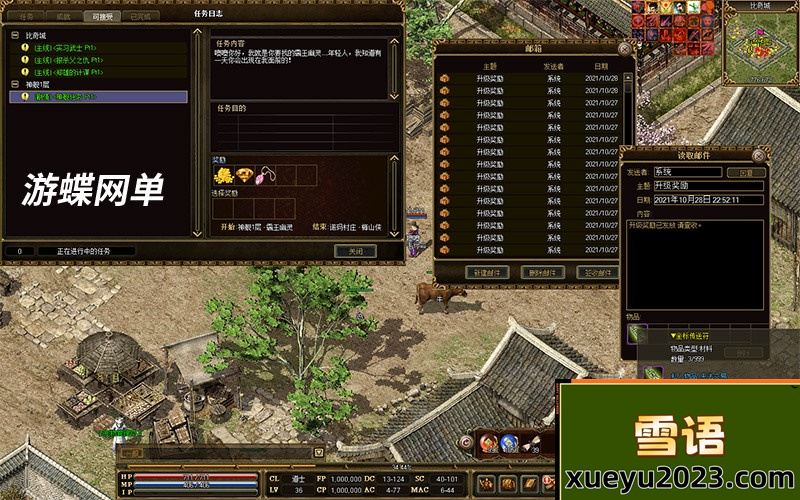The height and width of the screenshot is (500, 800).
Task: Click the 新建邮件 new mail button
Action: point(487,272)
